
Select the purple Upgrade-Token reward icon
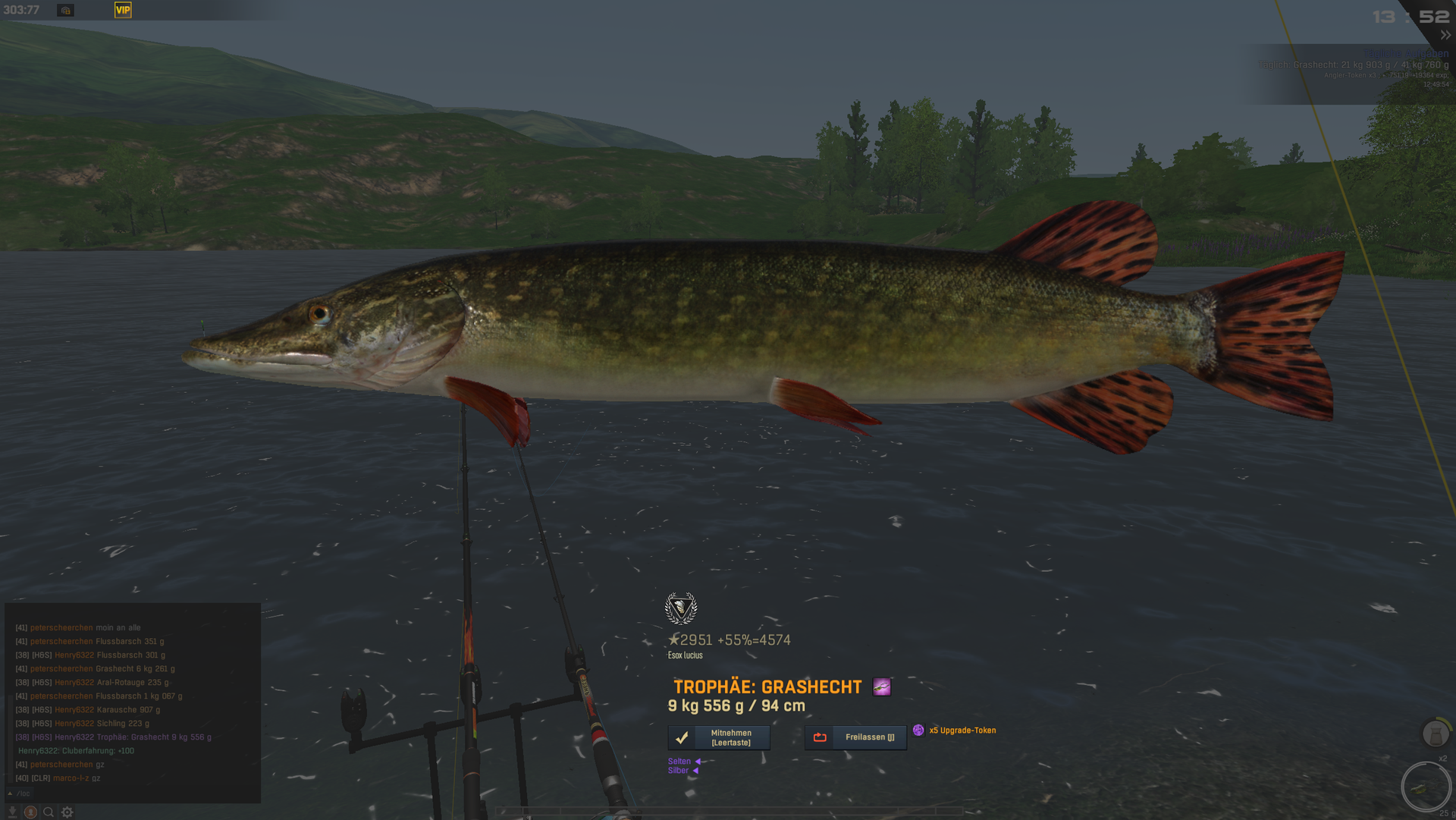(918, 730)
